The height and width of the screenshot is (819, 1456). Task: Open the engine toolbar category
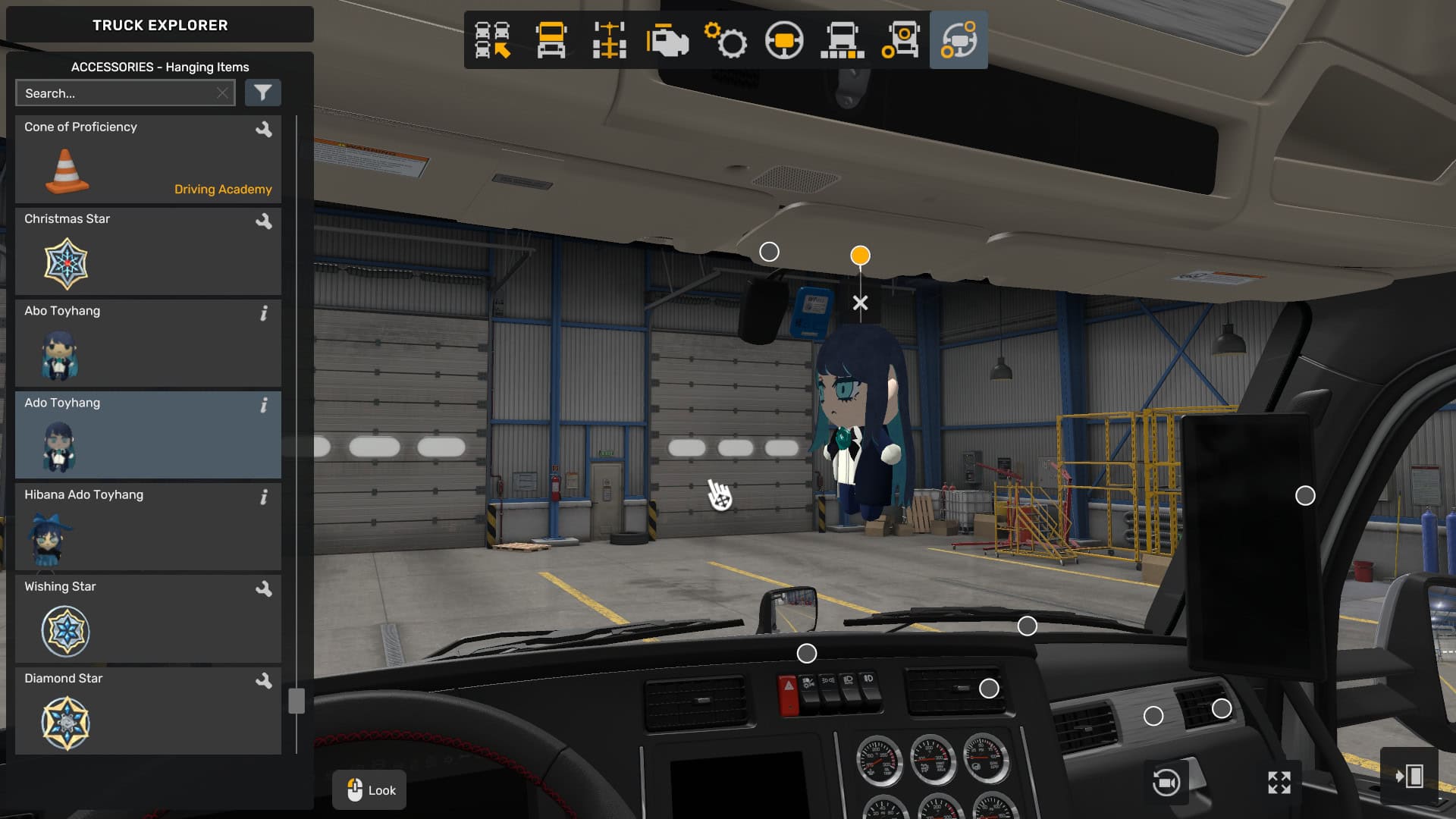667,40
